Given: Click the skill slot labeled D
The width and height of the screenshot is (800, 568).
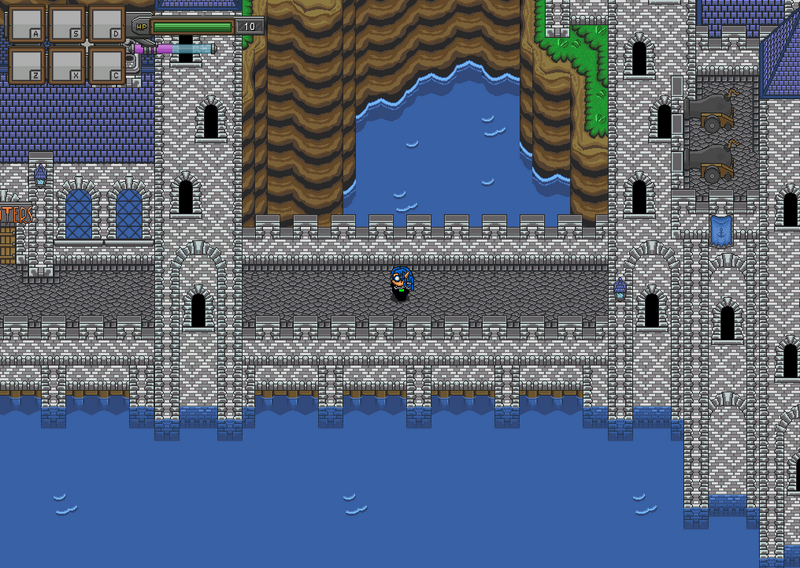Looking at the screenshot, I should pos(106,23).
